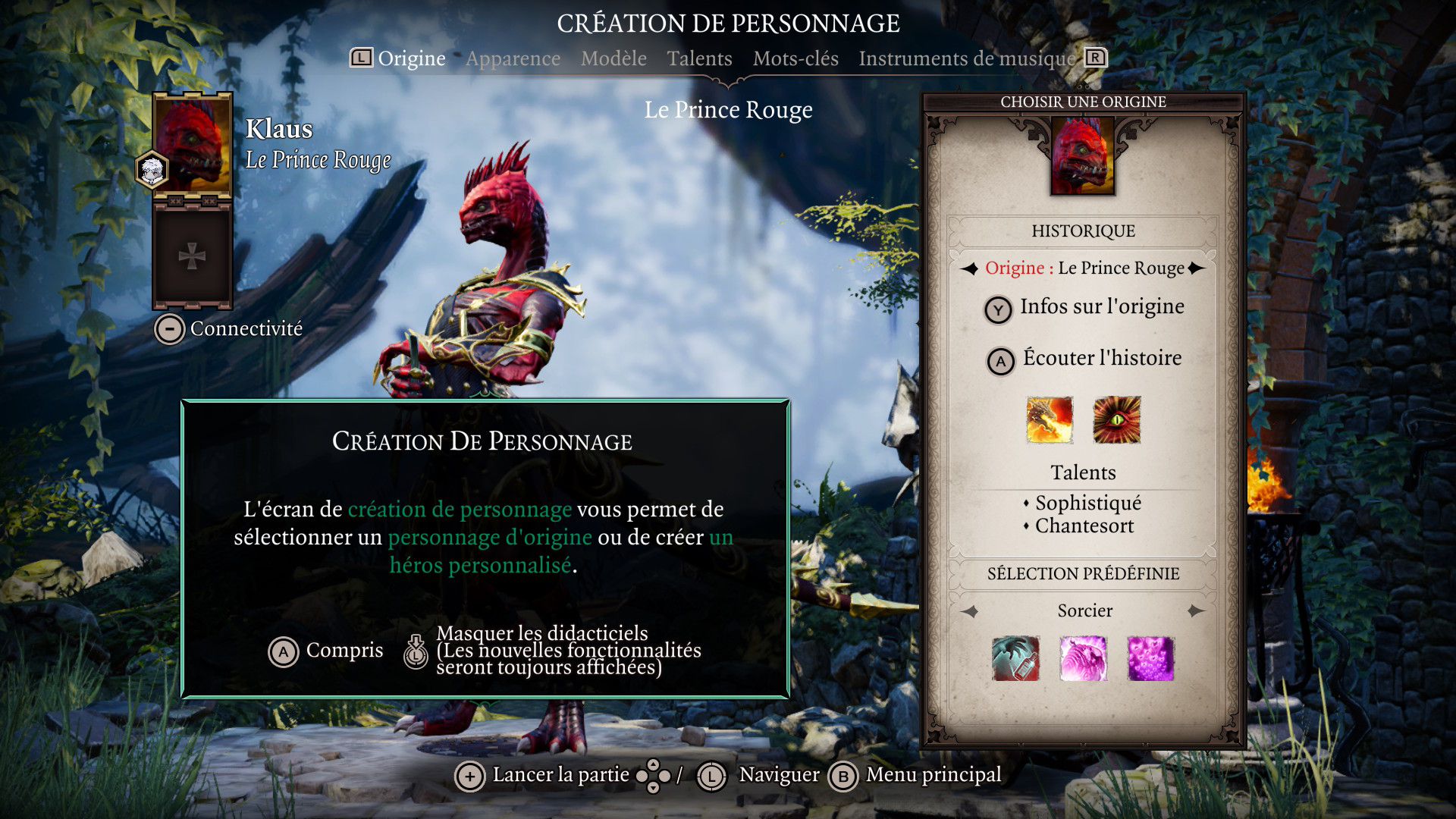Open the Talents tab

[x=699, y=58]
